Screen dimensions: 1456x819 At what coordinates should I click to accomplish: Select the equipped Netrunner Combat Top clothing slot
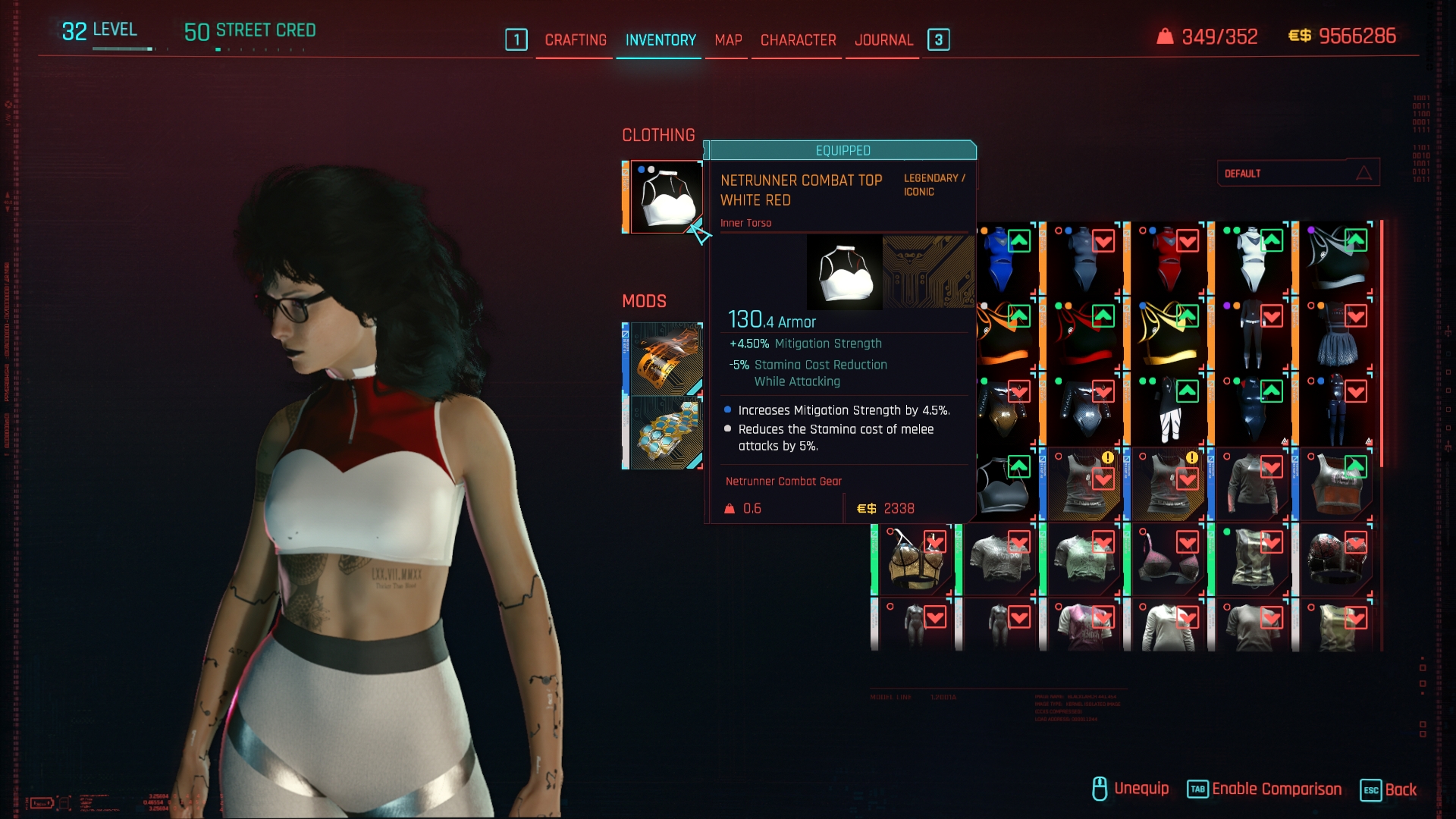point(664,197)
